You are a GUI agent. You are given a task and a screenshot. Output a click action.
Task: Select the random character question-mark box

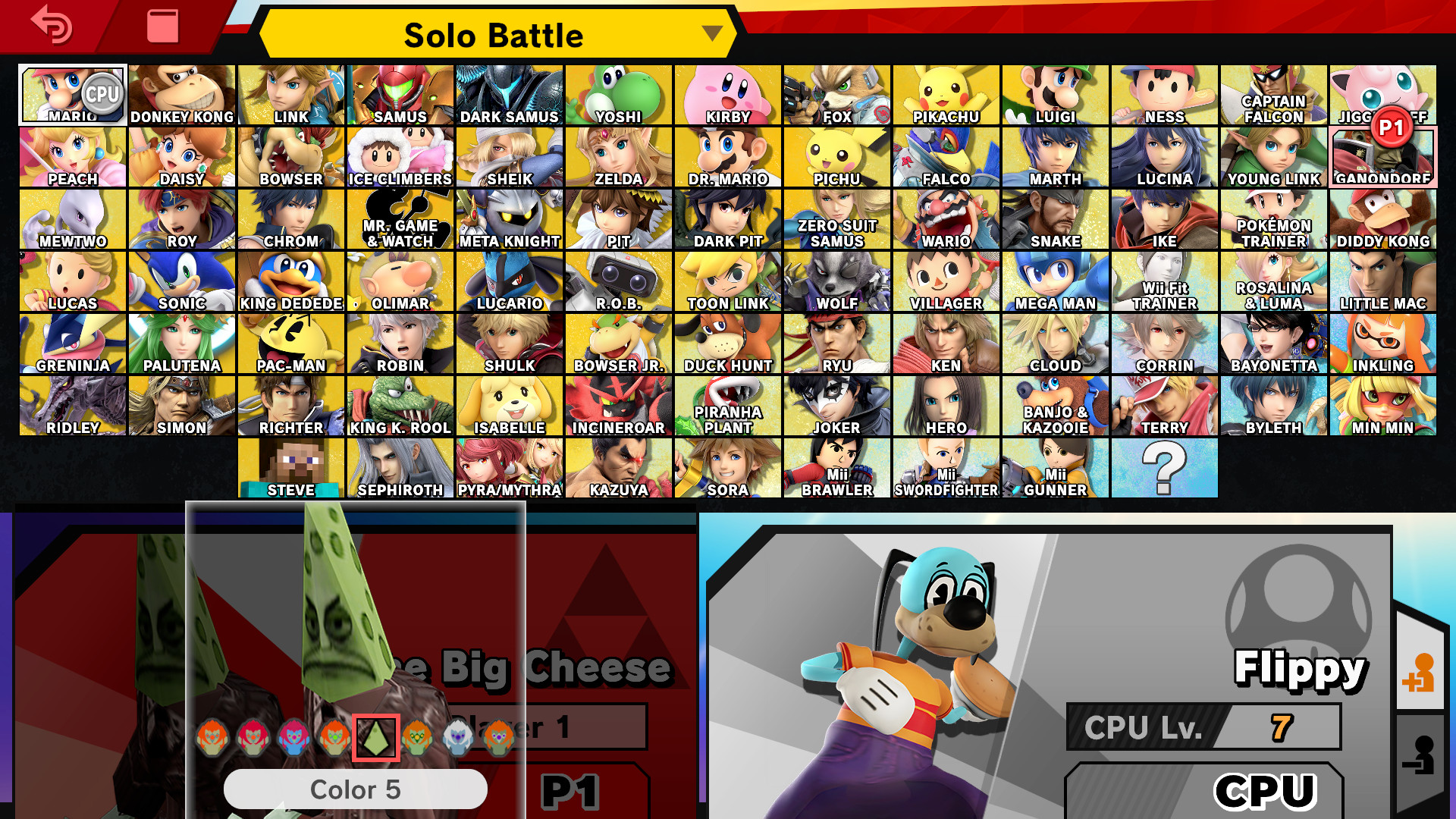pos(1166,468)
